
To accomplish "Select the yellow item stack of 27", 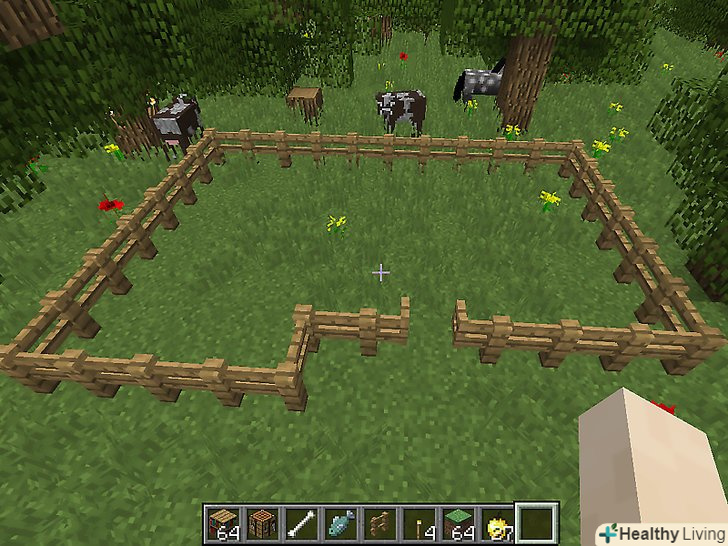I will [x=495, y=523].
